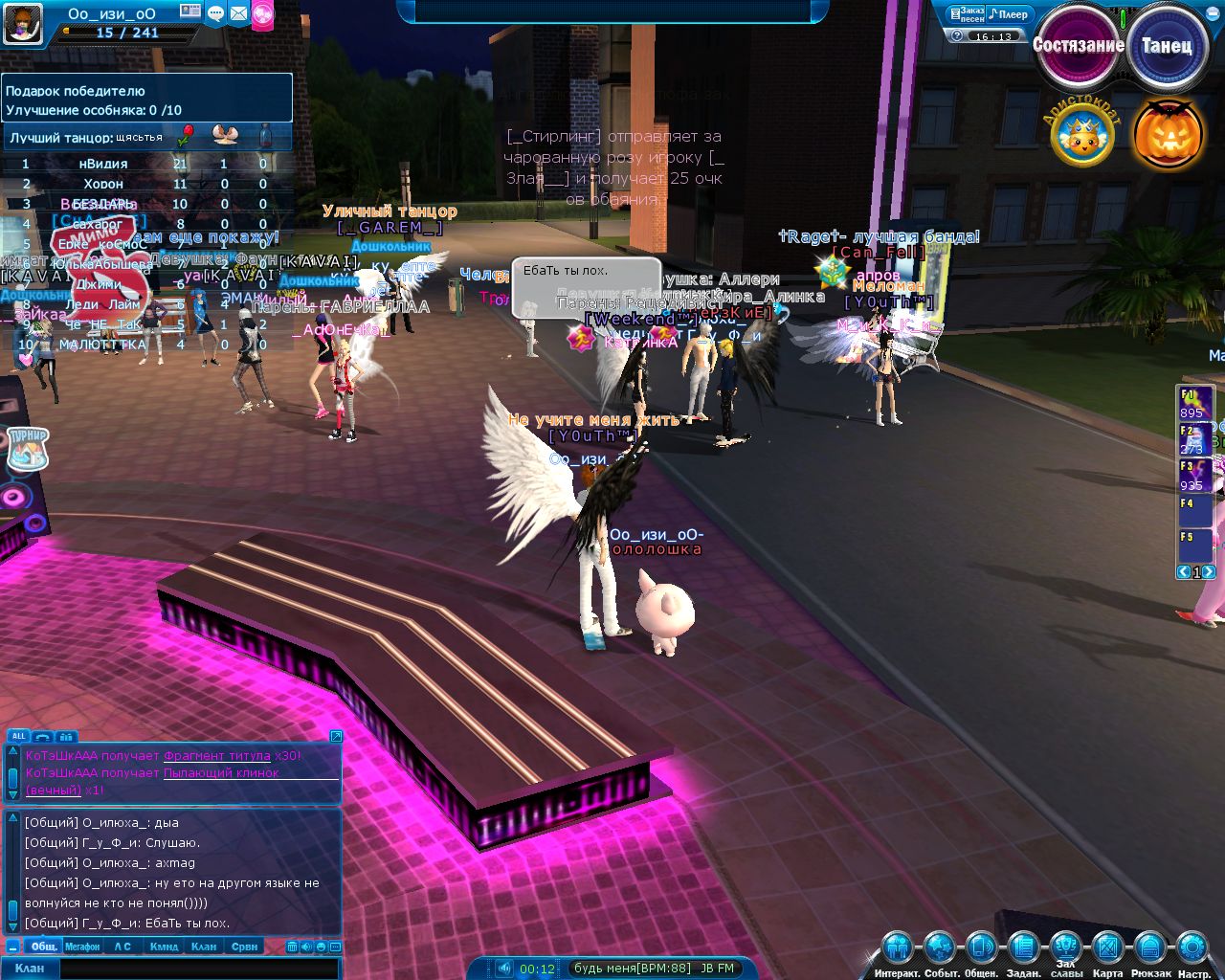The image size is (1225, 980).
Task: Open the mail envelope icon
Action: 238,13
